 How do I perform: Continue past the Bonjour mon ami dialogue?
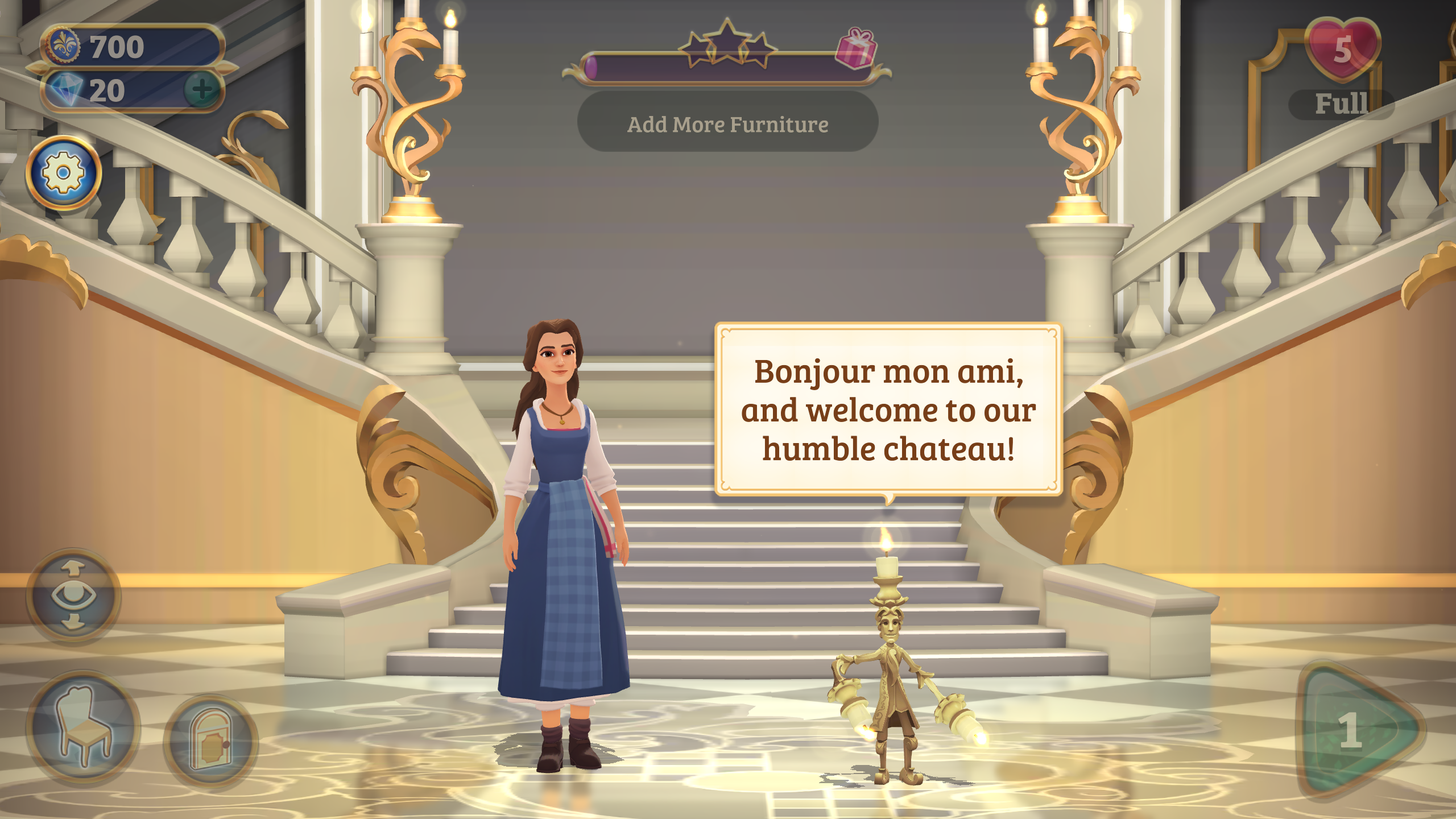click(888, 409)
